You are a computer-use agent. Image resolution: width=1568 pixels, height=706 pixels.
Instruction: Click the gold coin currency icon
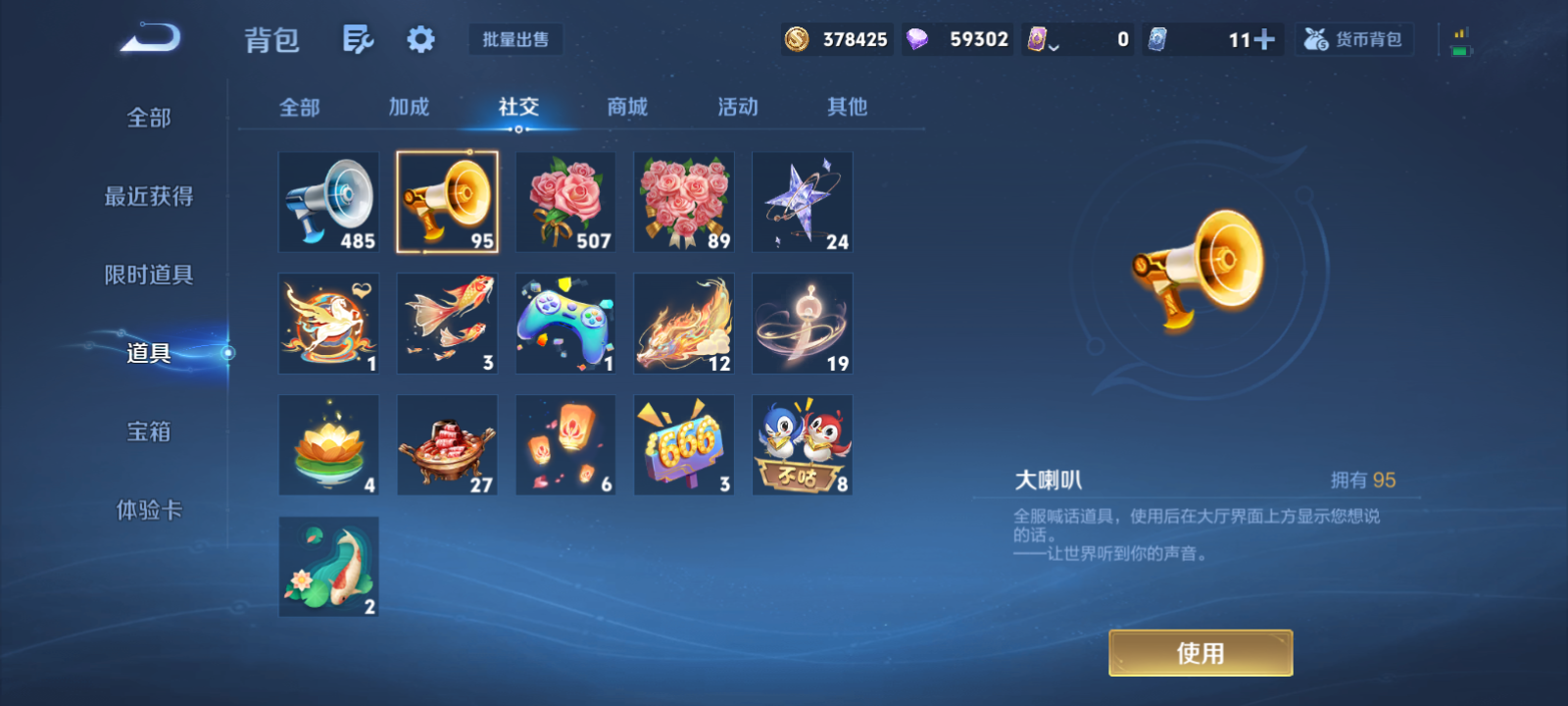click(798, 38)
